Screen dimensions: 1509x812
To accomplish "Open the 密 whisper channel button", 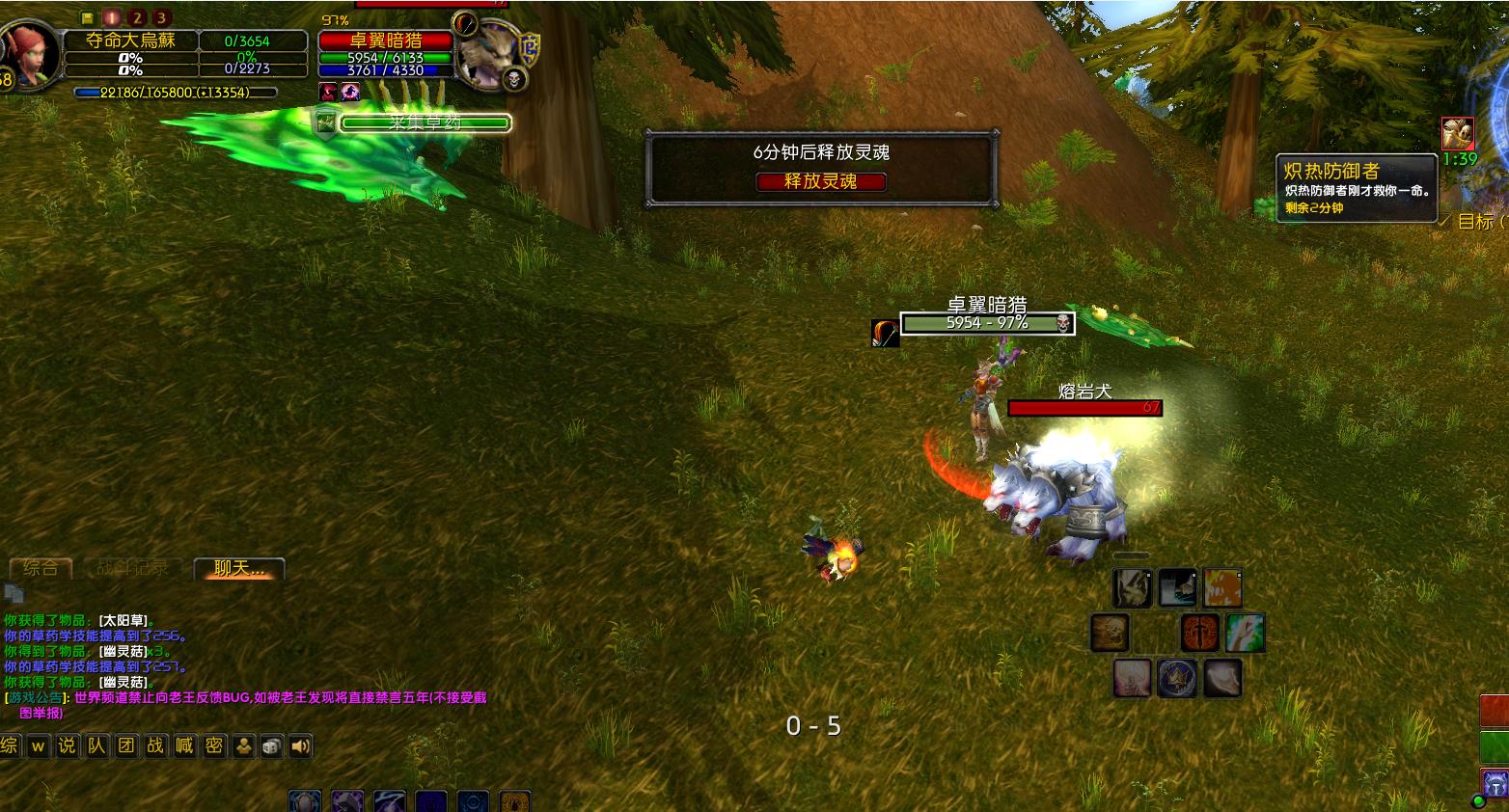I will 214,745.
